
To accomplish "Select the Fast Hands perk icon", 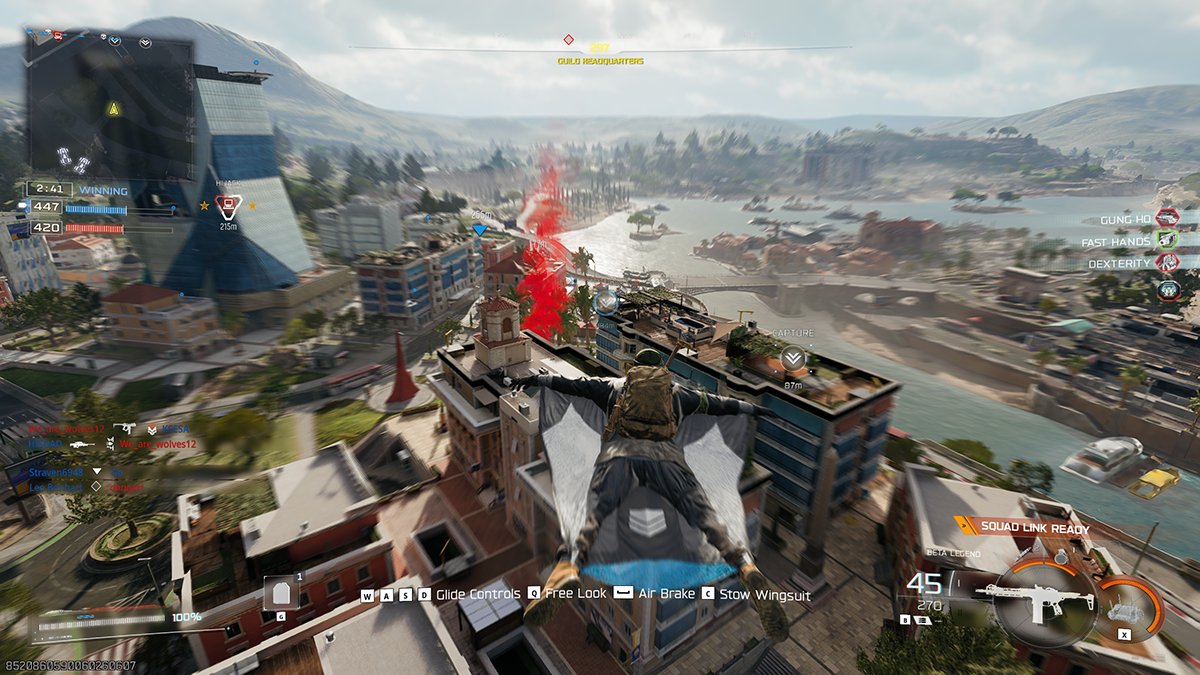I will (1167, 240).
